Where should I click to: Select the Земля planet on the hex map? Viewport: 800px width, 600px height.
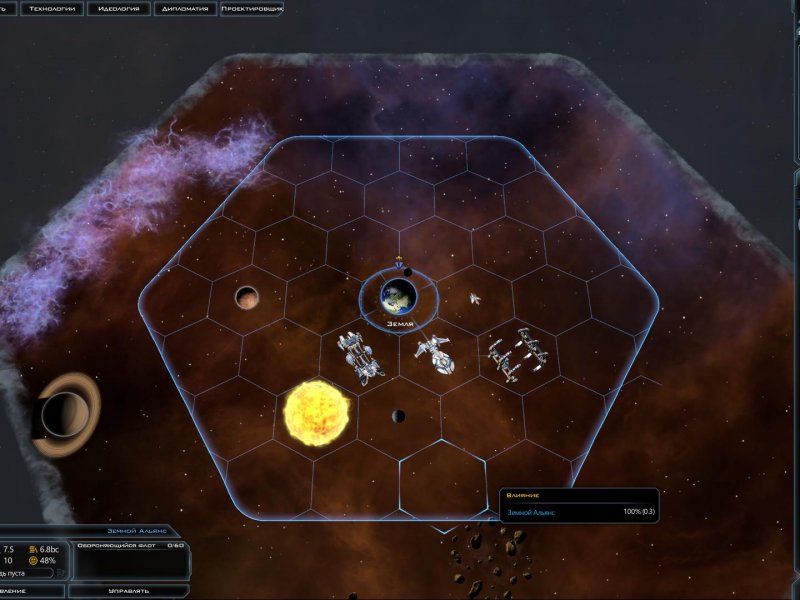click(399, 296)
